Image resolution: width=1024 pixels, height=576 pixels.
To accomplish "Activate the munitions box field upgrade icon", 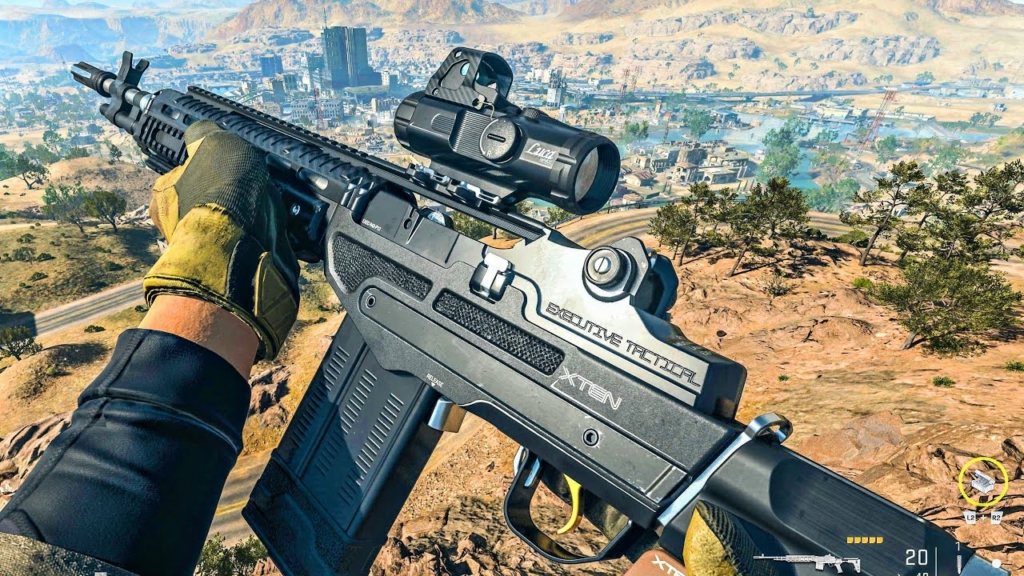I will [x=983, y=482].
